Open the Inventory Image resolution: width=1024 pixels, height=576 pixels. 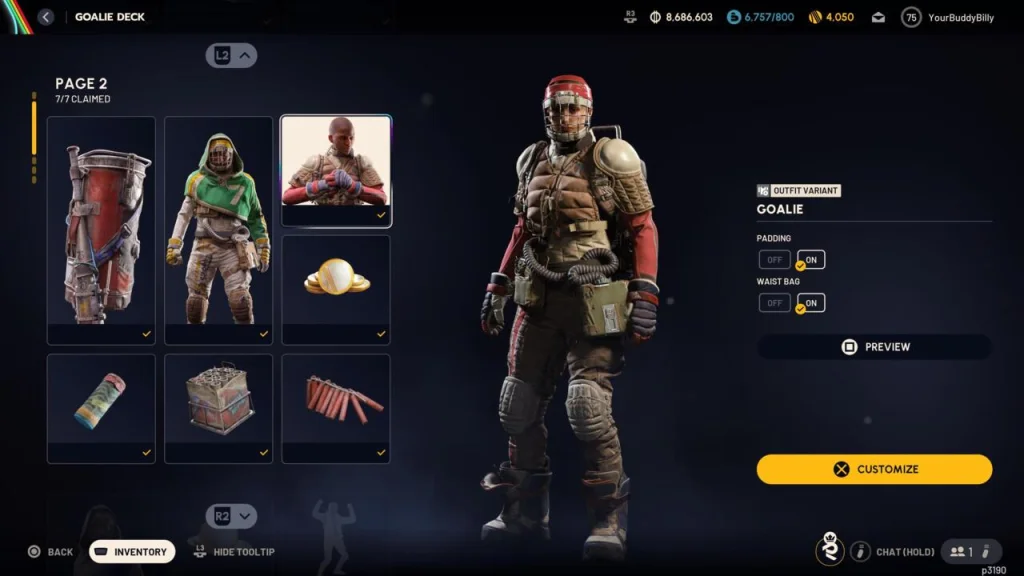coord(132,552)
